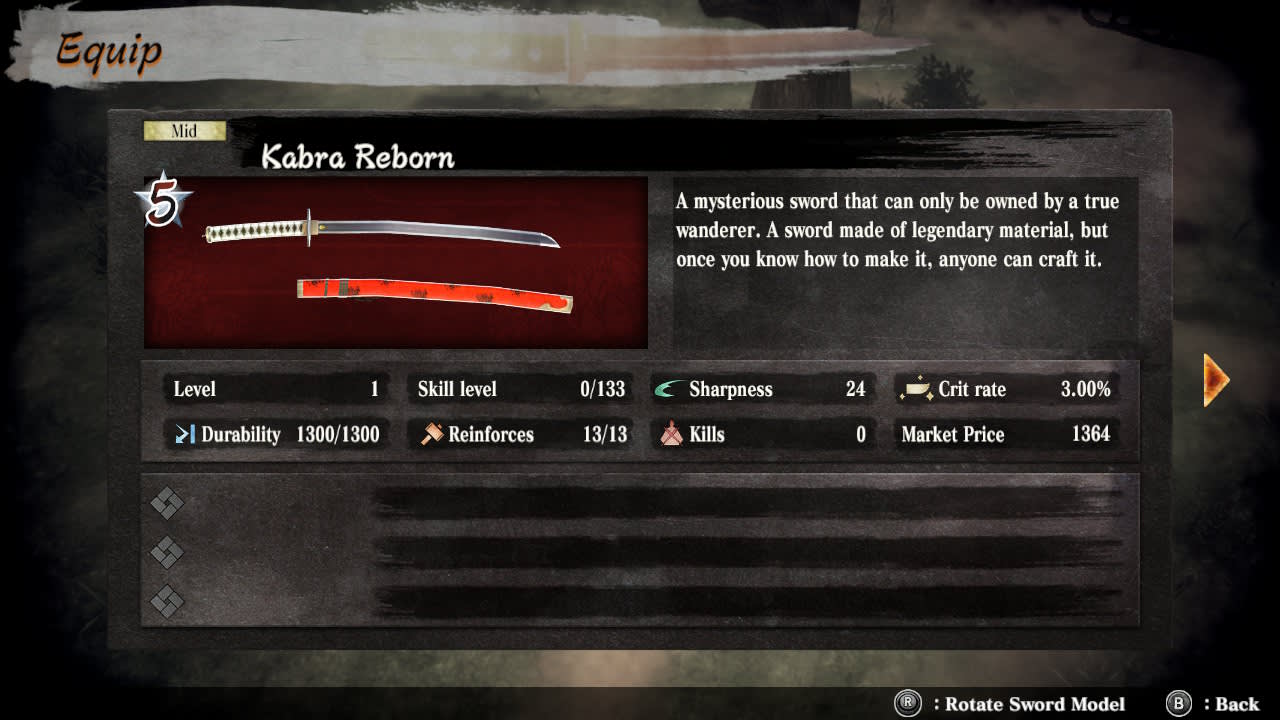Screen dimensions: 1280x720
Task: Click the top empty socket diamond icon
Action: pyautogui.click(x=166, y=505)
